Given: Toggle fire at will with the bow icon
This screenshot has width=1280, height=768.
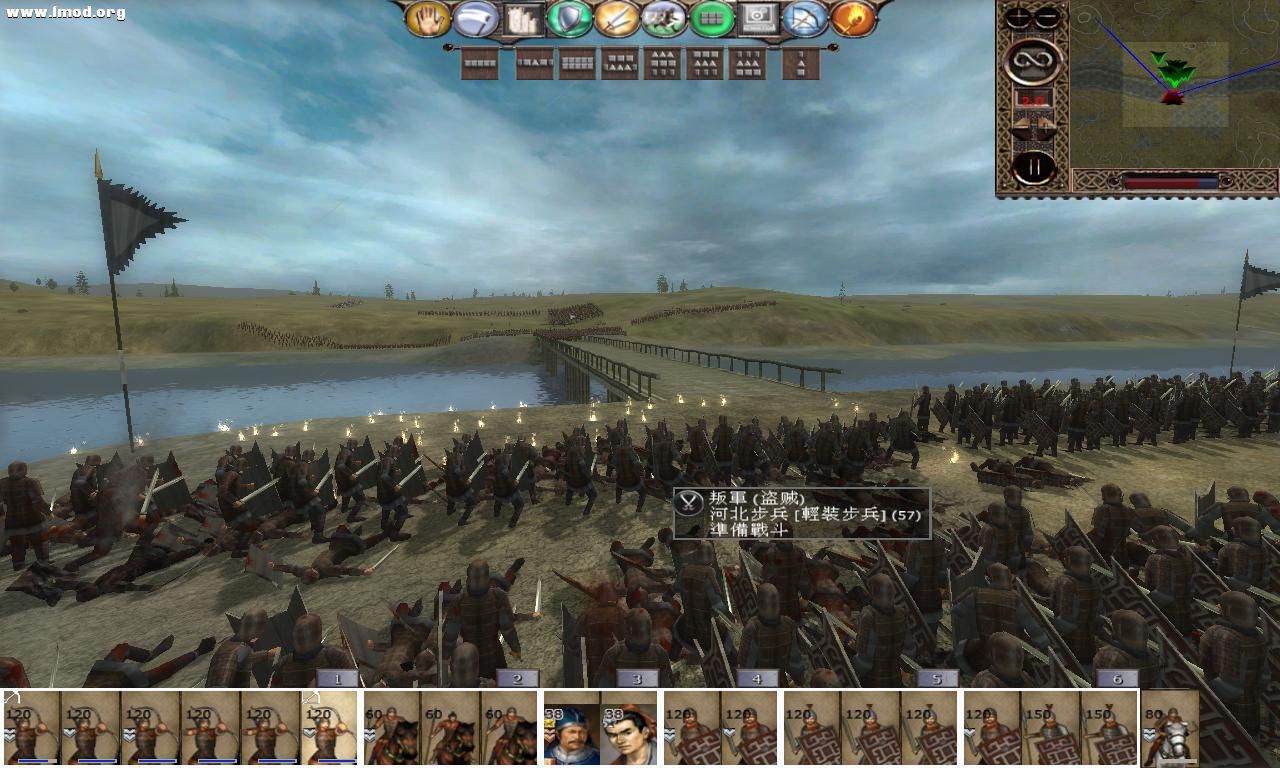Looking at the screenshot, I should click(806, 20).
